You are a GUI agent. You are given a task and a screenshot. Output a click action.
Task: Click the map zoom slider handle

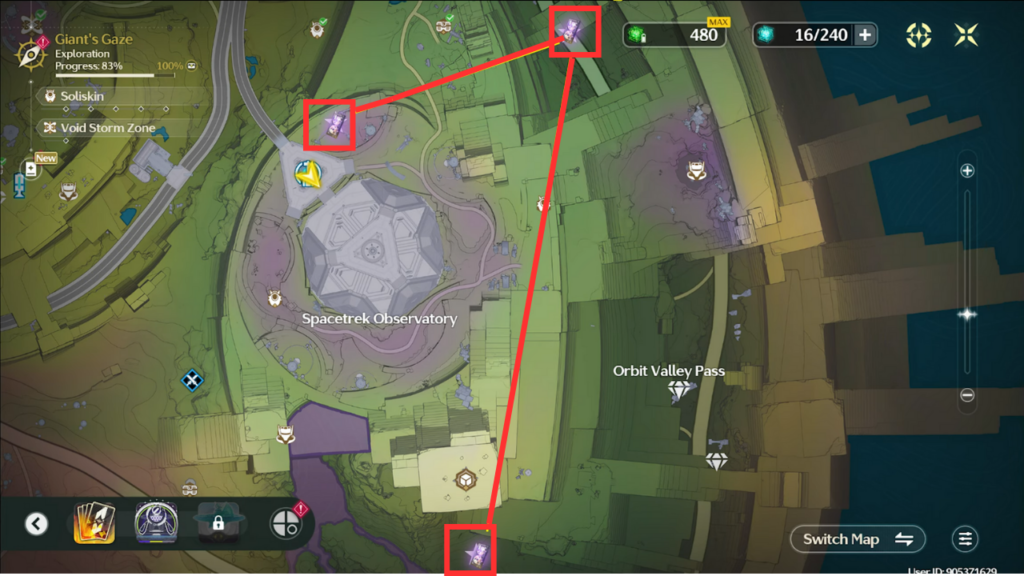(x=967, y=314)
